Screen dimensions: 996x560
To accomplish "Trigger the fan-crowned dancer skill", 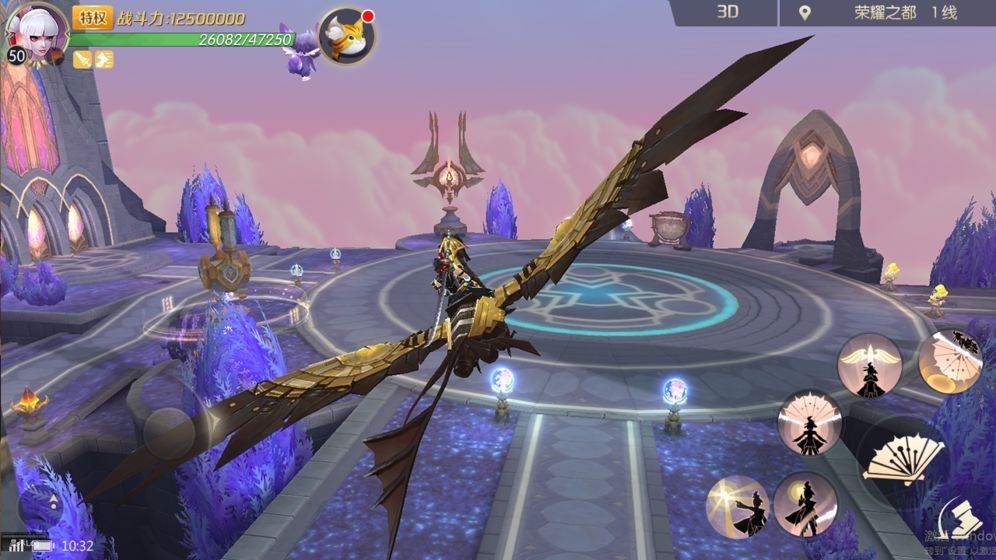I will pos(809,422).
